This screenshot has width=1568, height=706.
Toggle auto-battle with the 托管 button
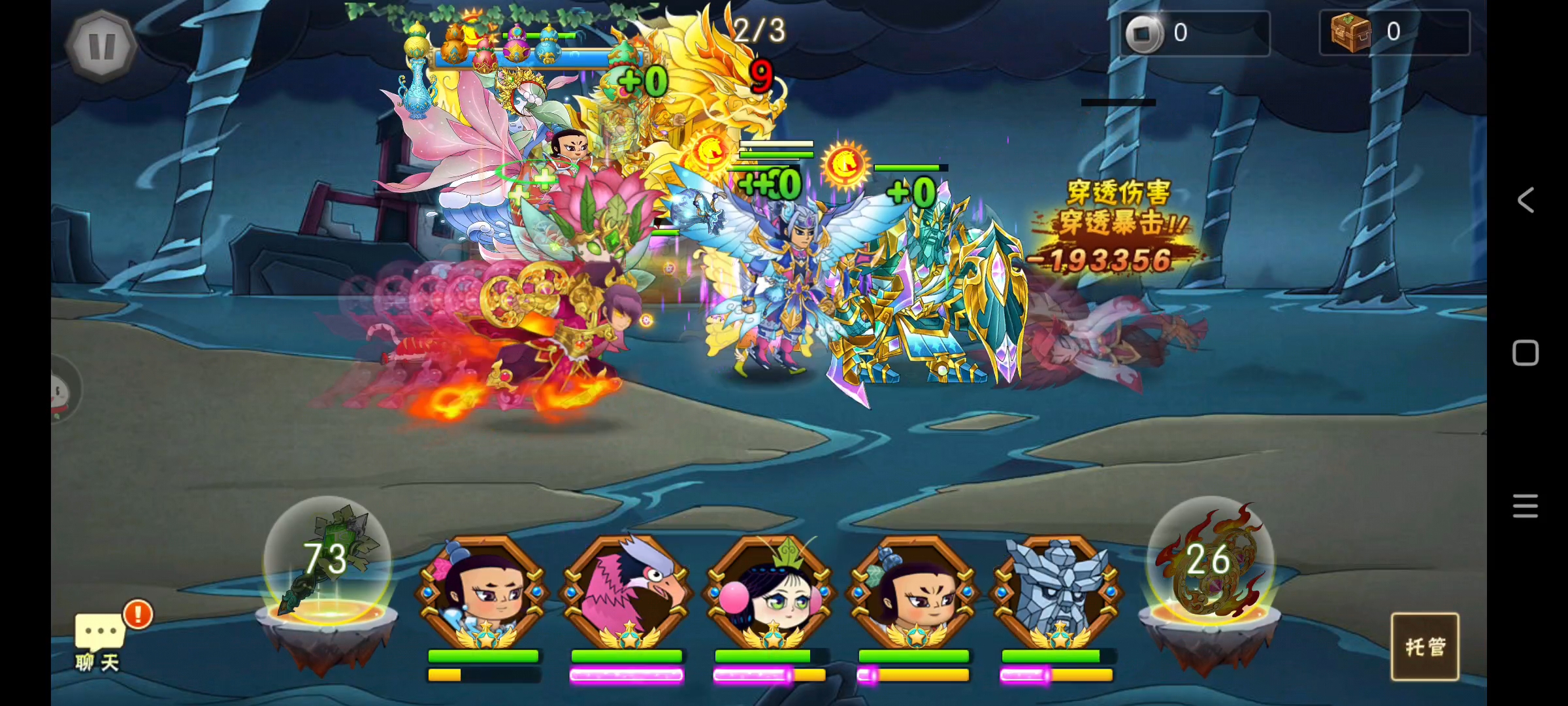pos(1425,647)
